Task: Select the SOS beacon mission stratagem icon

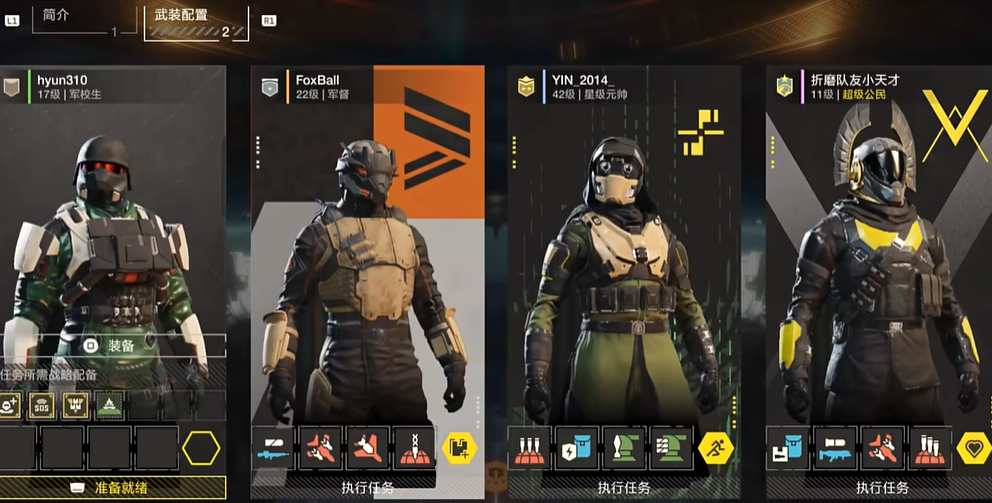Action: [x=42, y=405]
